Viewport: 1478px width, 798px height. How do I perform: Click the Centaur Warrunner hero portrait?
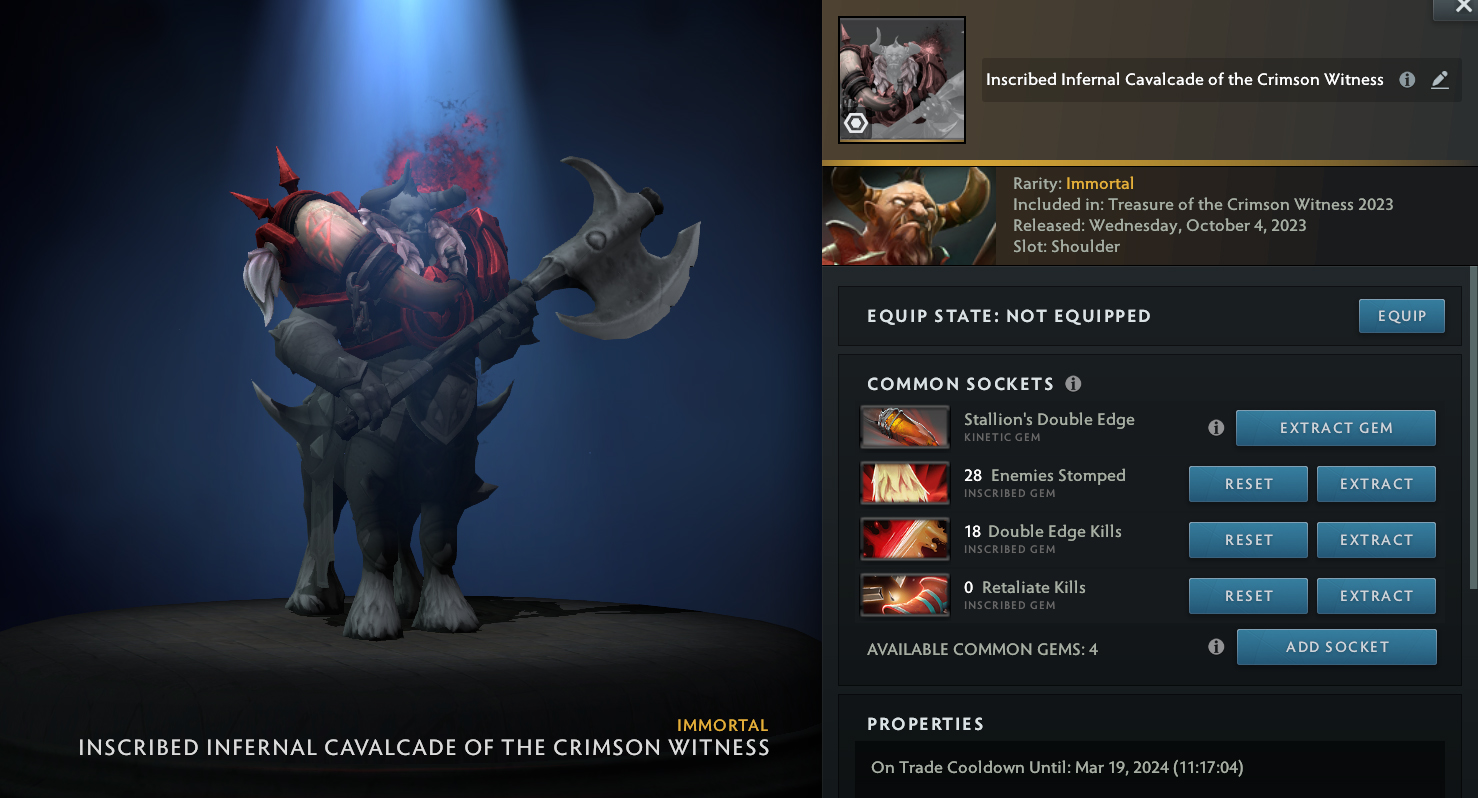tap(908, 216)
